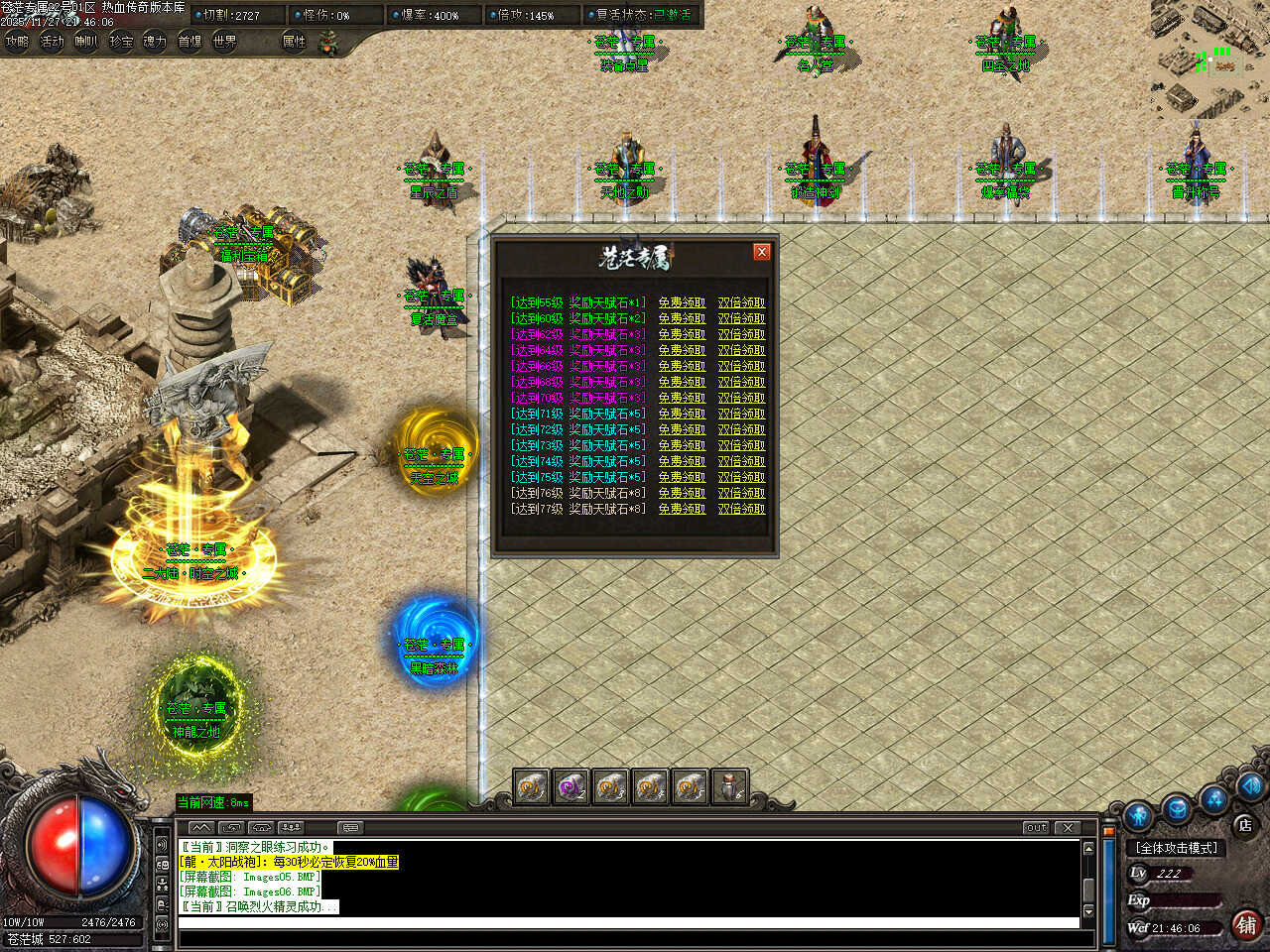Viewport: 1270px width, 952px height.
Task: Use the purple scroll in the hotbar
Action: (x=571, y=787)
